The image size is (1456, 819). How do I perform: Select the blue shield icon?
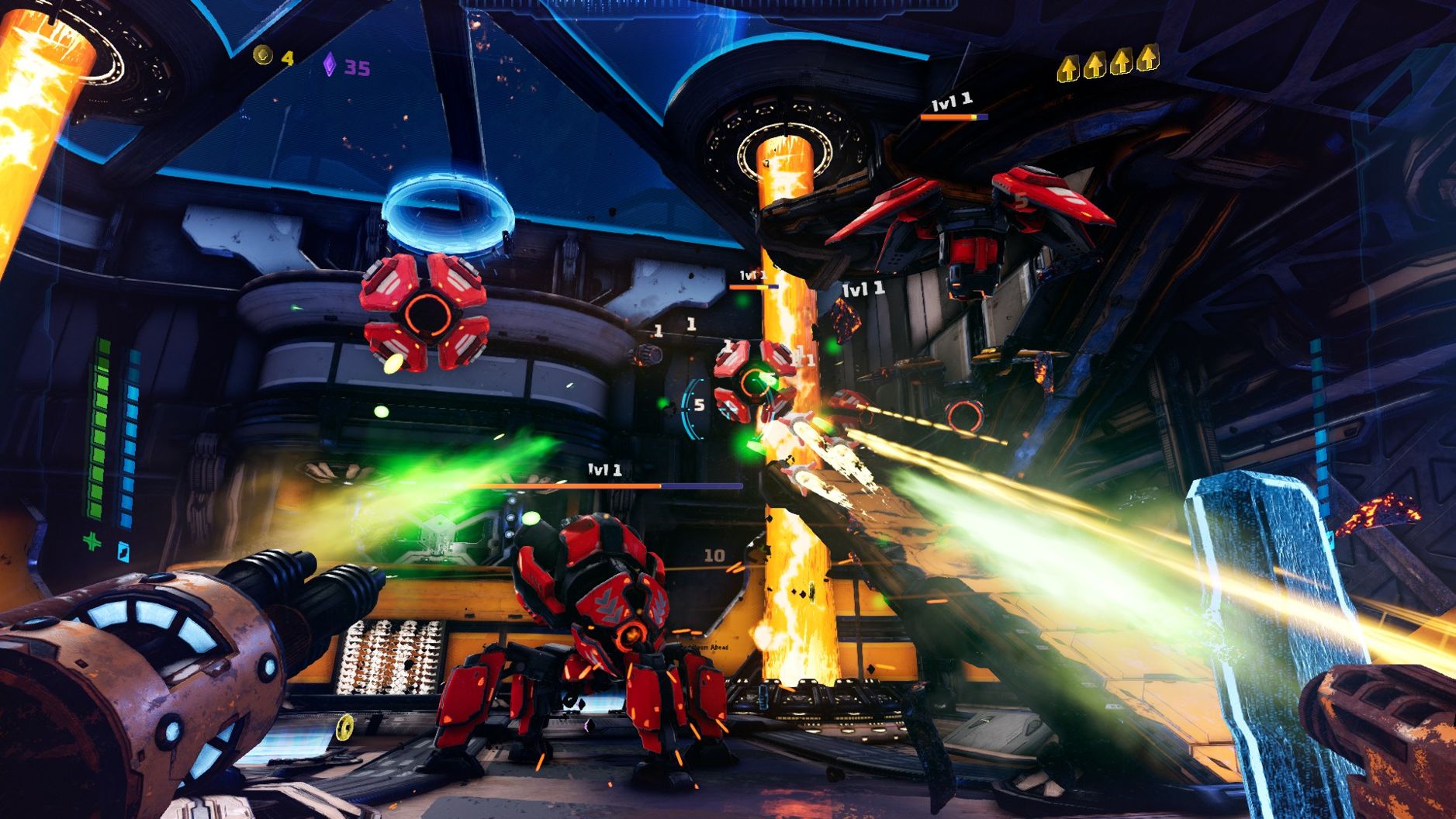point(124,551)
